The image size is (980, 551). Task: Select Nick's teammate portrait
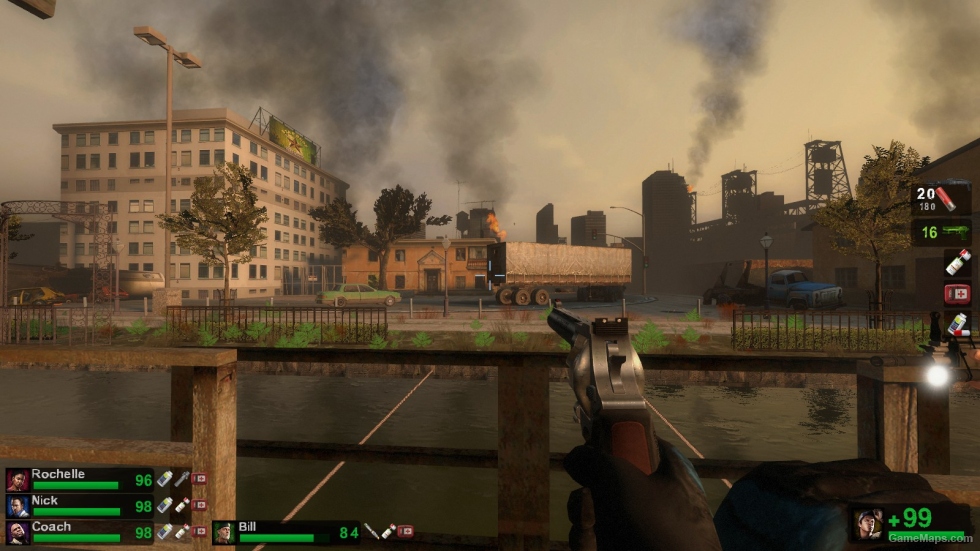coord(17,506)
